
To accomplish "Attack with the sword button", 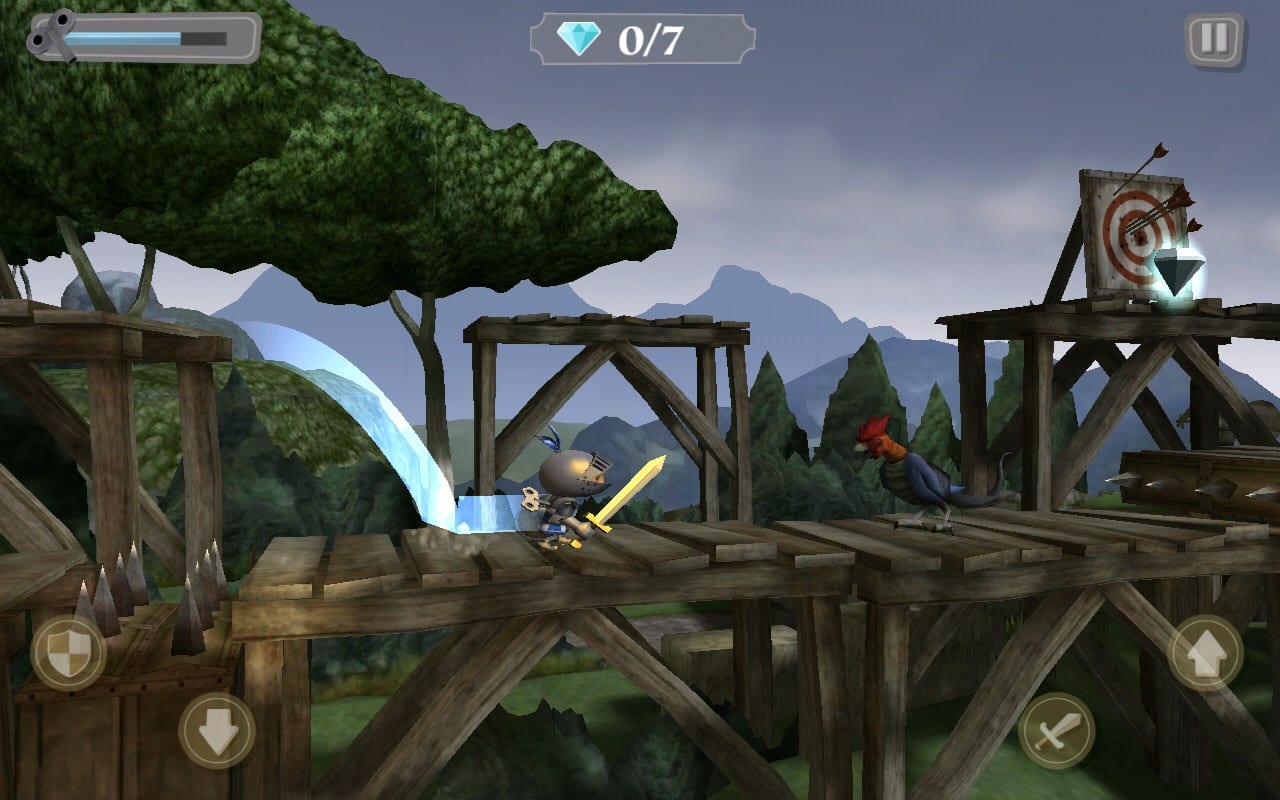I will (1056, 731).
